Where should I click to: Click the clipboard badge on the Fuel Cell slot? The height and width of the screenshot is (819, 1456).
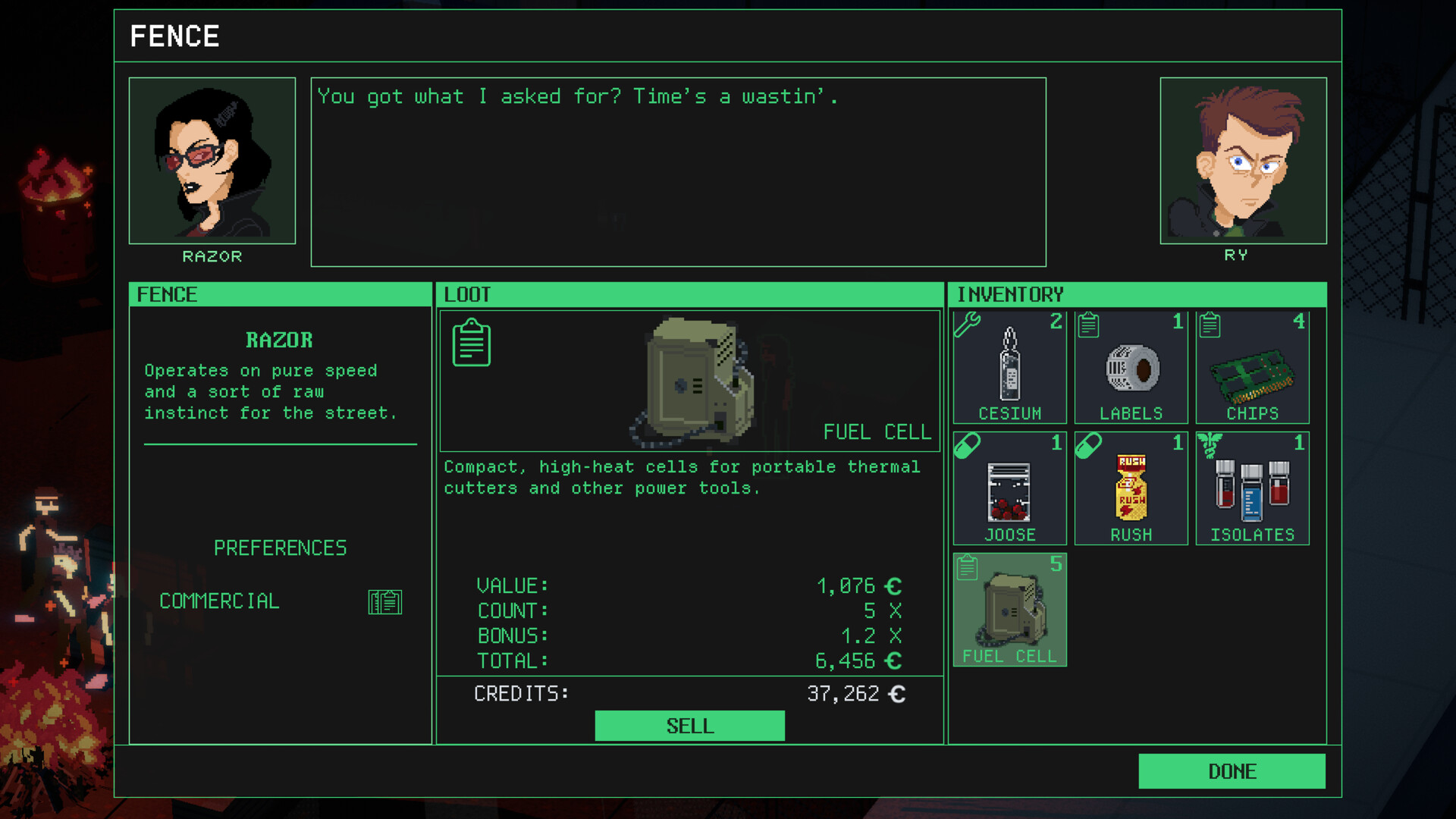(968, 566)
